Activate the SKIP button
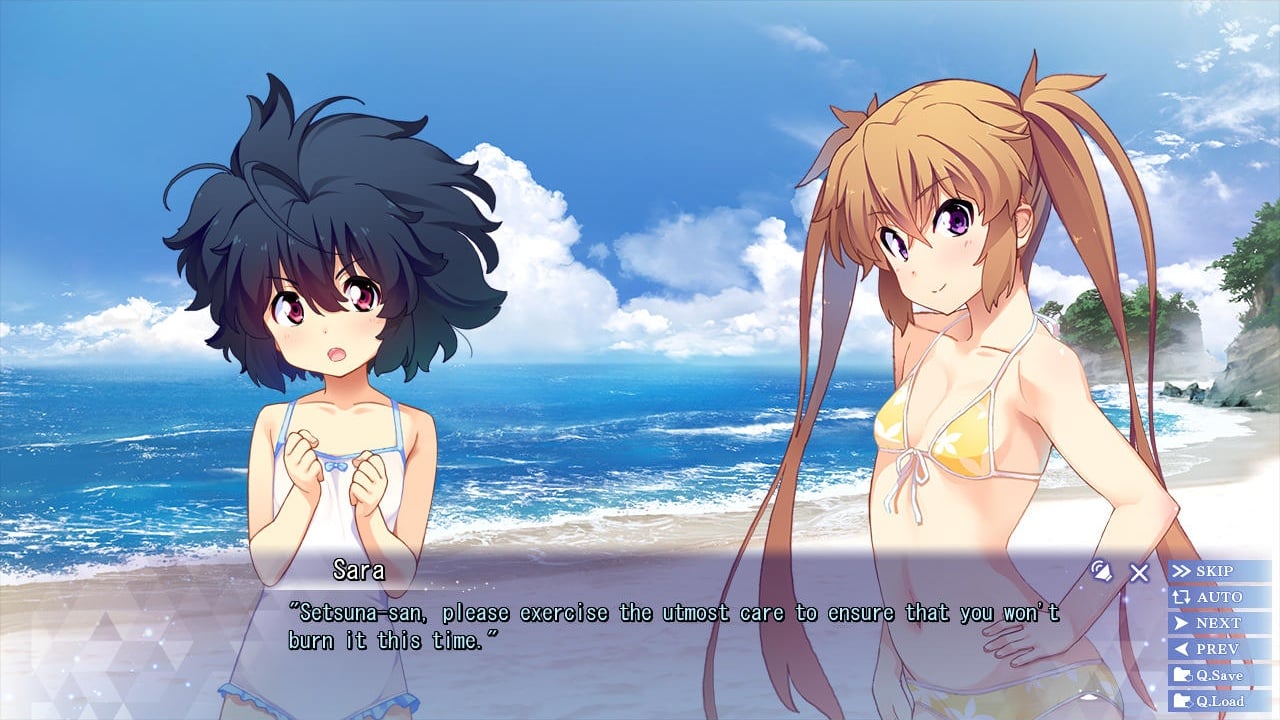Viewport: 1280px width, 720px height. coord(1218,571)
